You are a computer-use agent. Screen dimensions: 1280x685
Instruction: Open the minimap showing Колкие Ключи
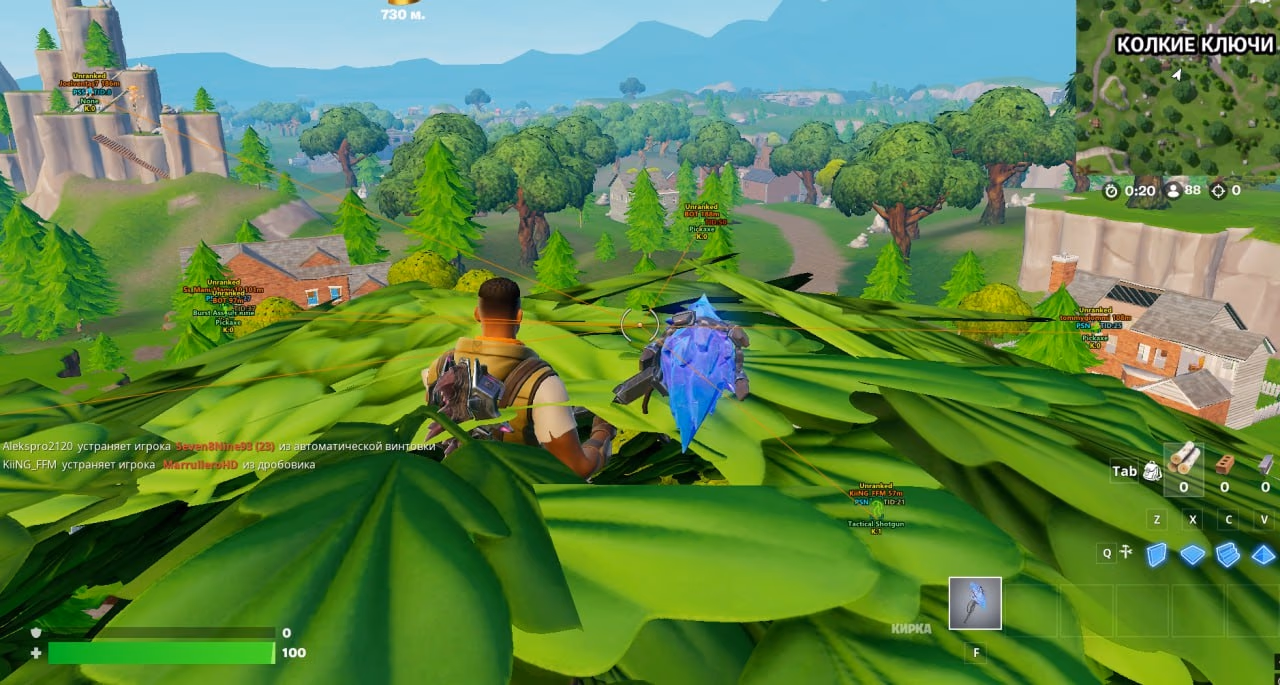(x=1178, y=88)
